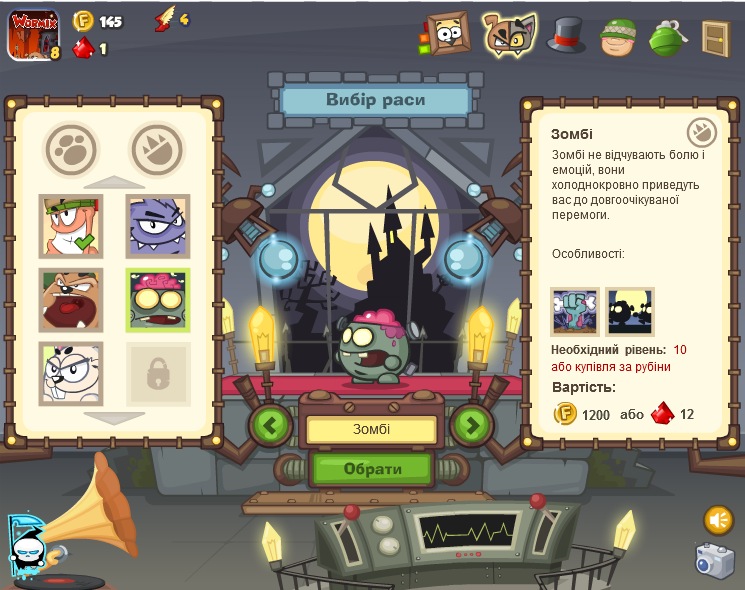Select the zombie race portrait

(x=158, y=300)
